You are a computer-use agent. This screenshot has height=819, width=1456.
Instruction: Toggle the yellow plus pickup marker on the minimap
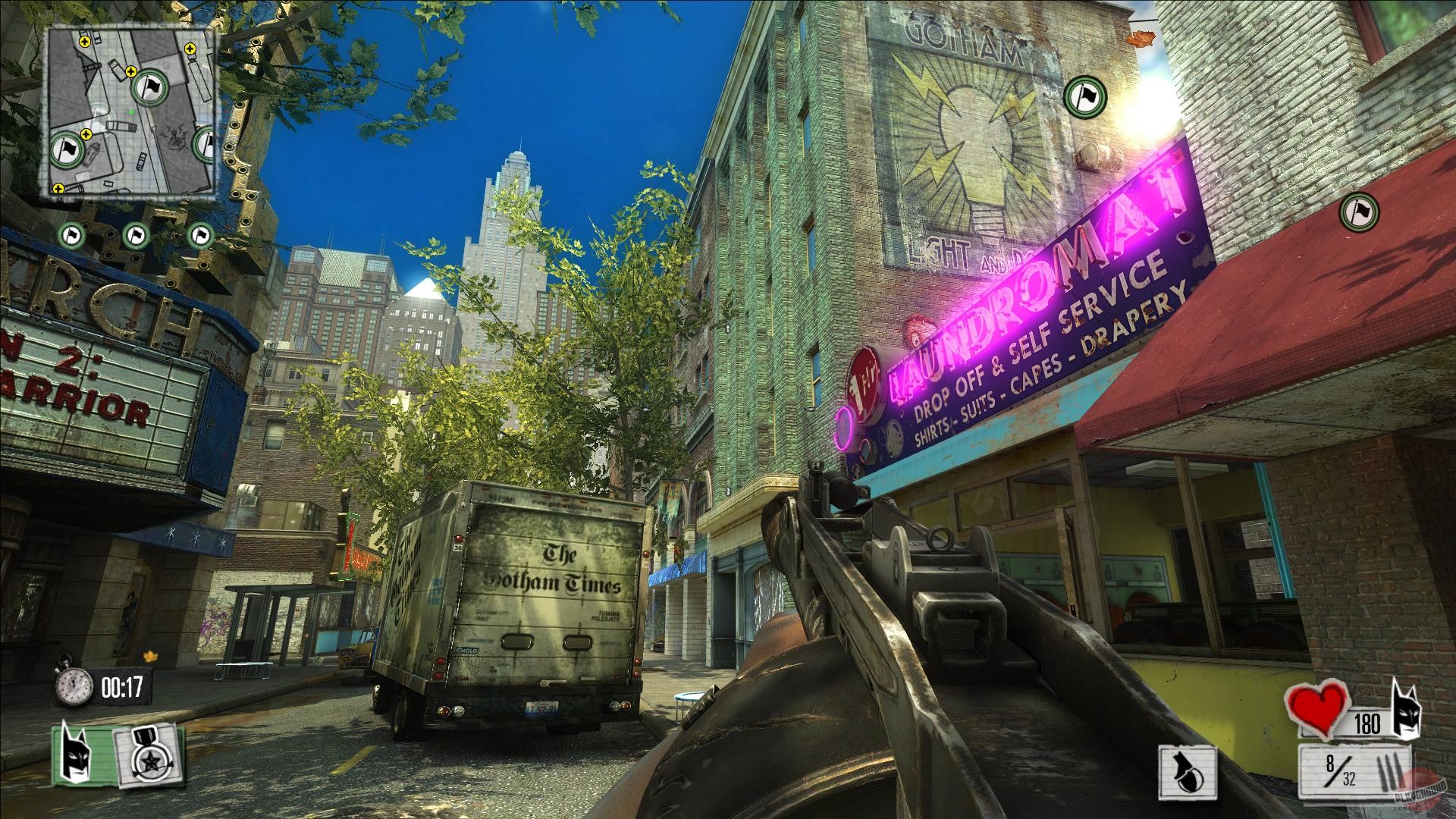point(84,43)
